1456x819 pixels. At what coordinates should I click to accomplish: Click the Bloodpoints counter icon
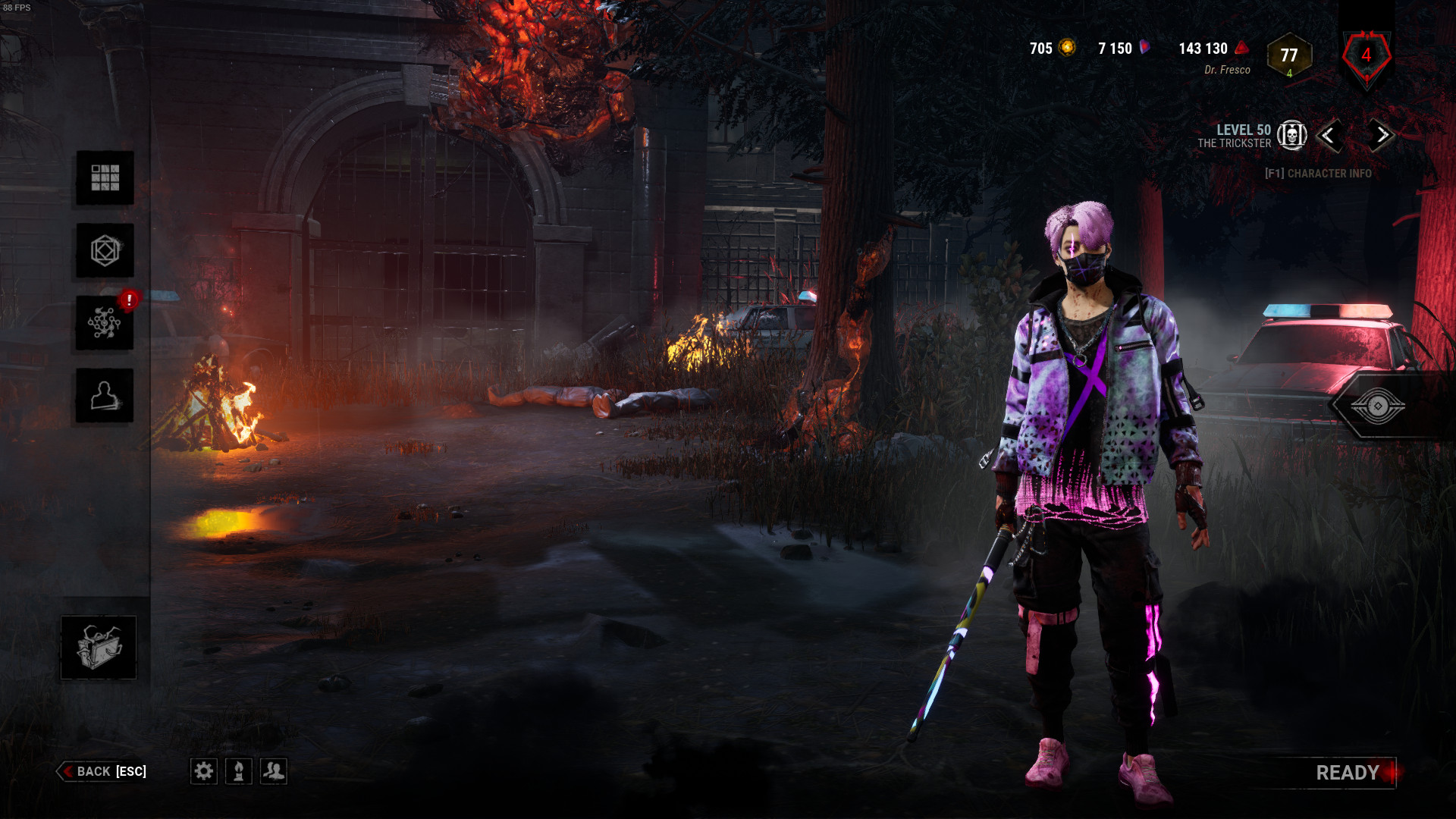pyautogui.click(x=1239, y=48)
